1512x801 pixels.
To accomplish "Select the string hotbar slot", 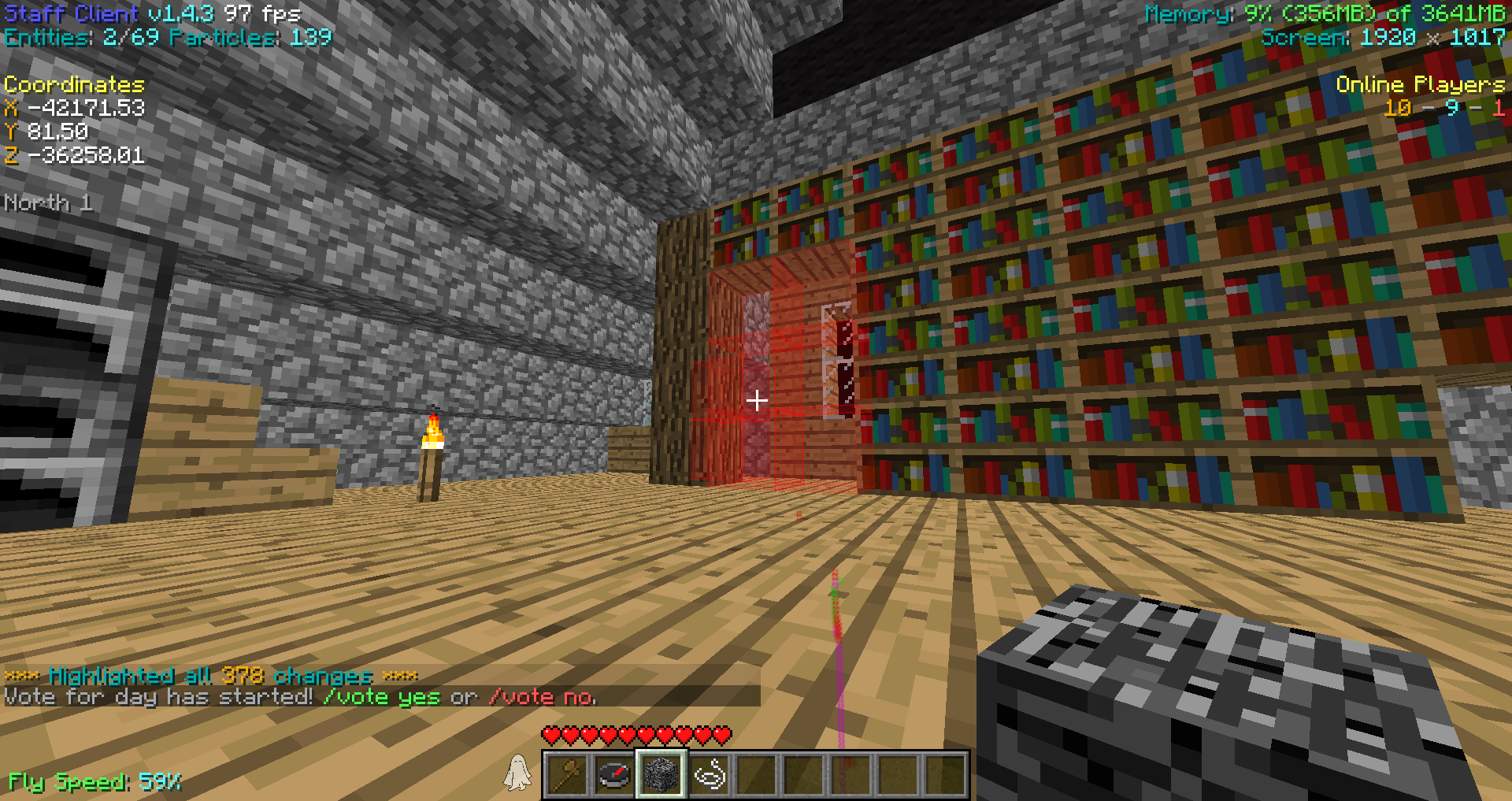I will (710, 774).
